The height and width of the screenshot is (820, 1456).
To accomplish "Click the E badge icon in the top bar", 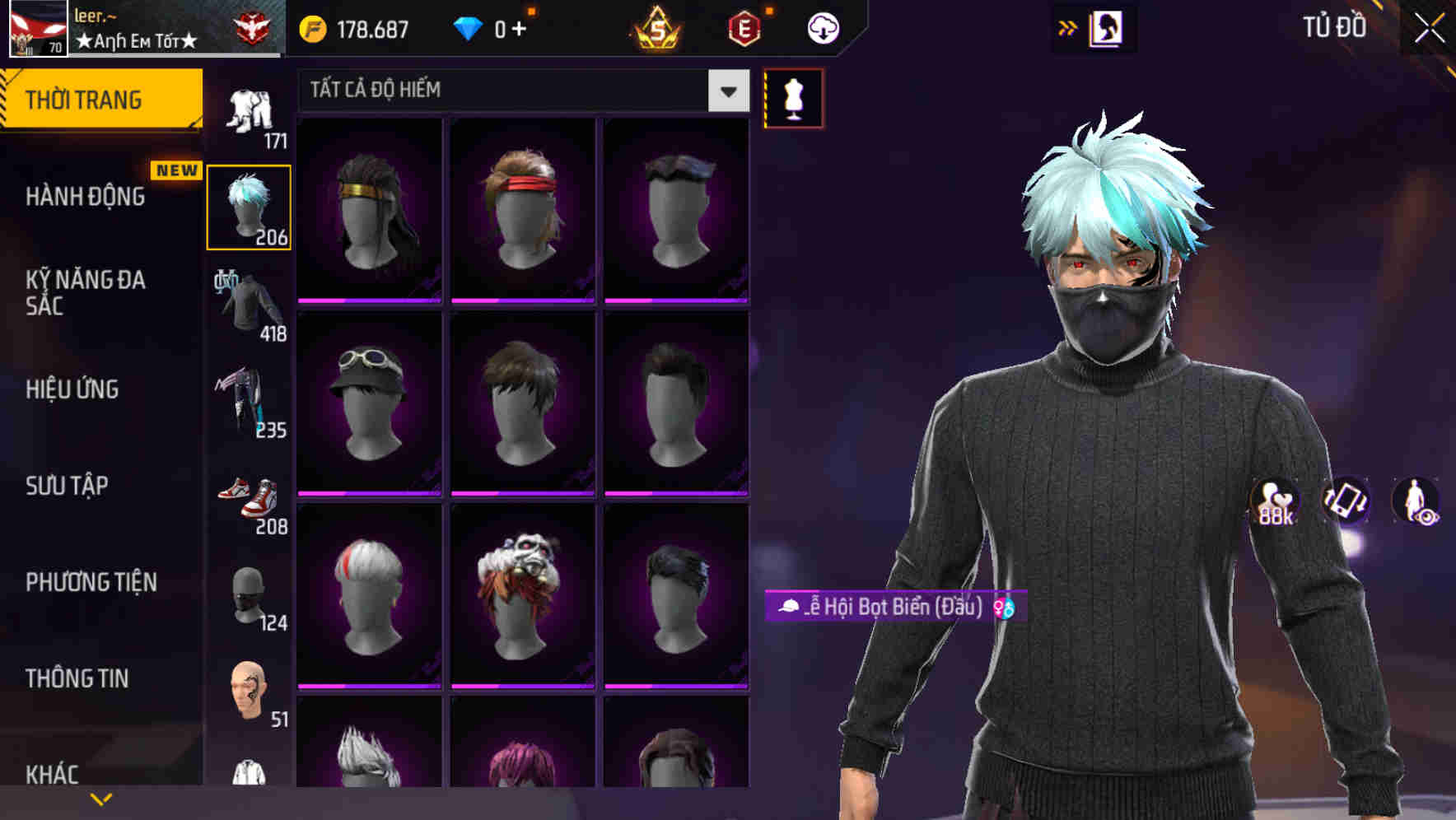I will (745, 27).
